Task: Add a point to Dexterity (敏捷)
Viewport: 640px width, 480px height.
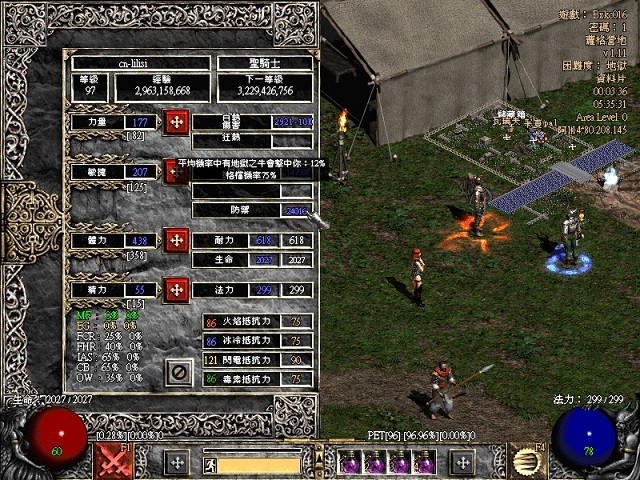Action: (x=175, y=171)
